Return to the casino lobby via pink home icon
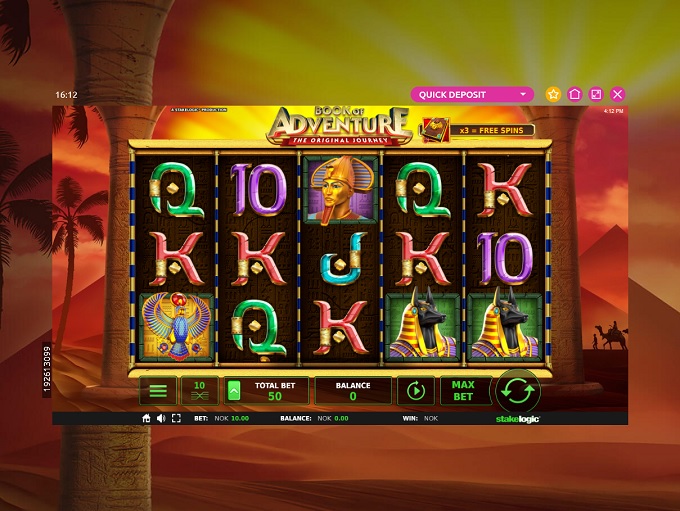The height and width of the screenshot is (511, 680). coord(575,94)
